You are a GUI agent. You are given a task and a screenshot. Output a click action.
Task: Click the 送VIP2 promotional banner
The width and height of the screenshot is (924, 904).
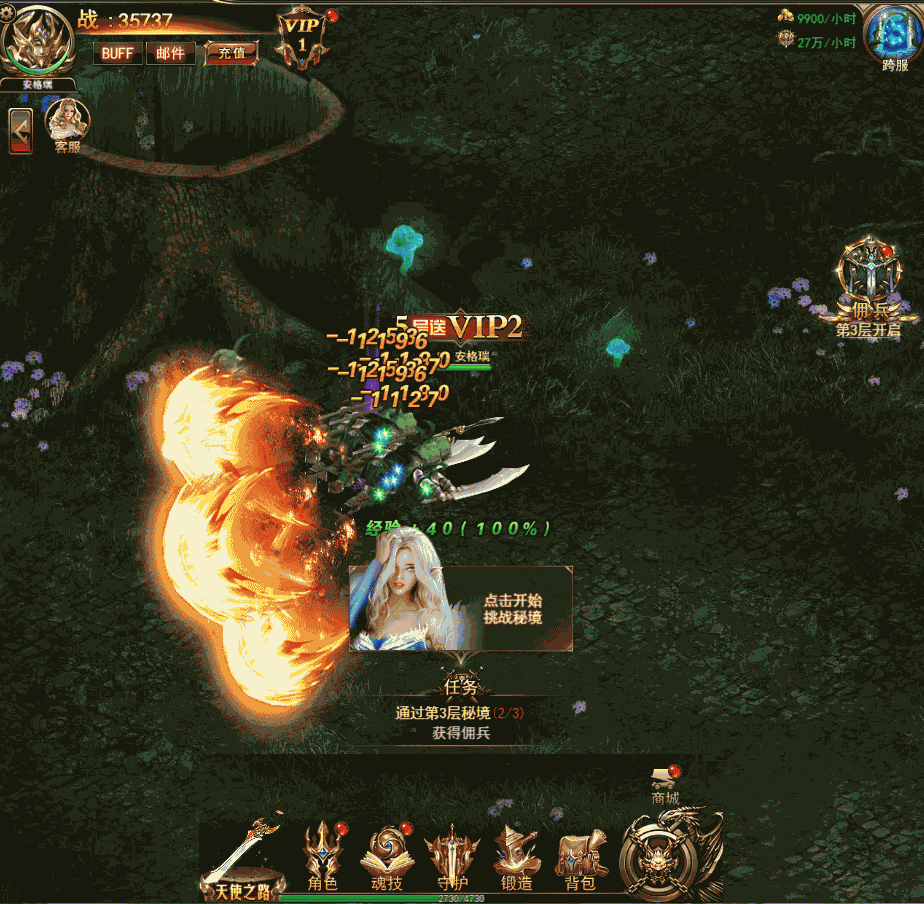[467, 325]
